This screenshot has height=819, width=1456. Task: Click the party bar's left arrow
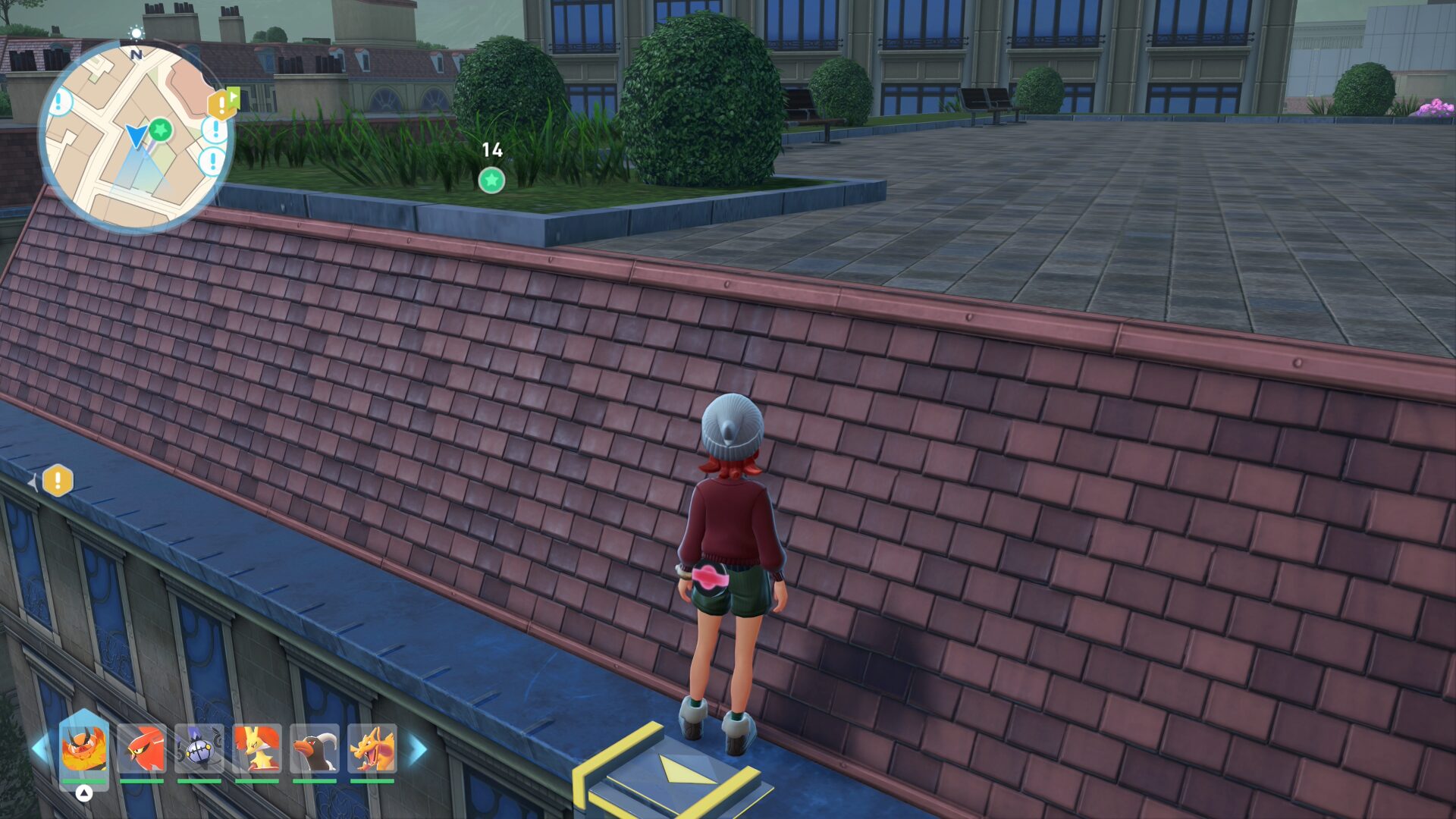coord(39,748)
